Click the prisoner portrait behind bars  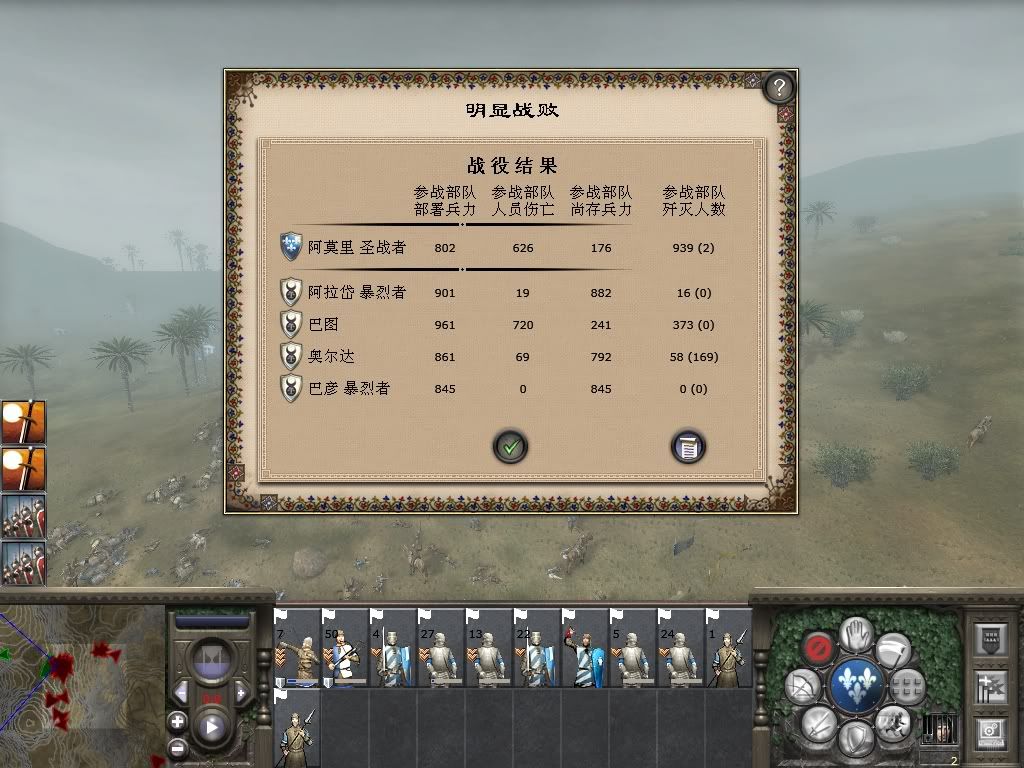coord(939,729)
